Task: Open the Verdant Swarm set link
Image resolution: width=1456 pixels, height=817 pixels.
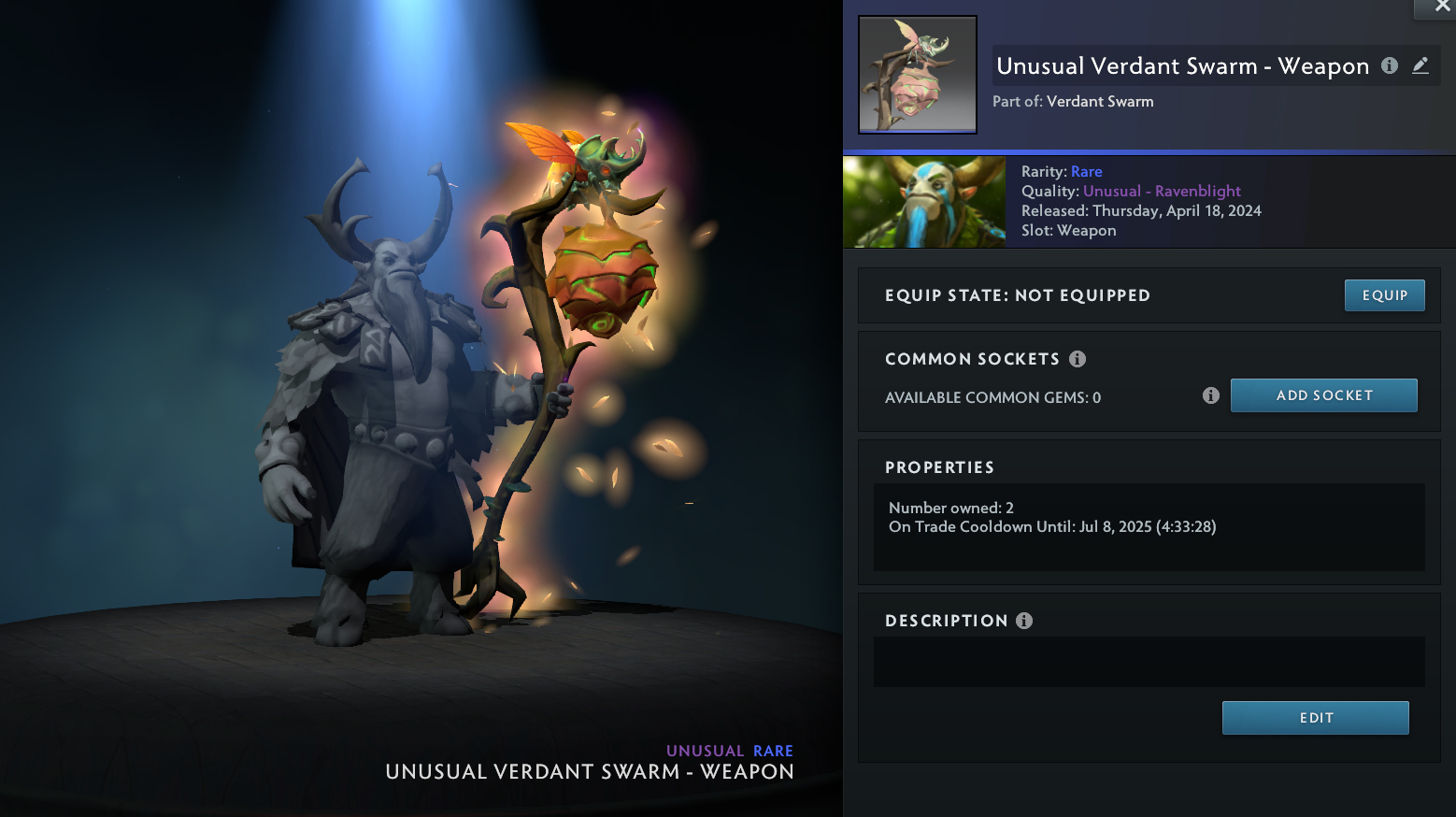Action: [1100, 101]
